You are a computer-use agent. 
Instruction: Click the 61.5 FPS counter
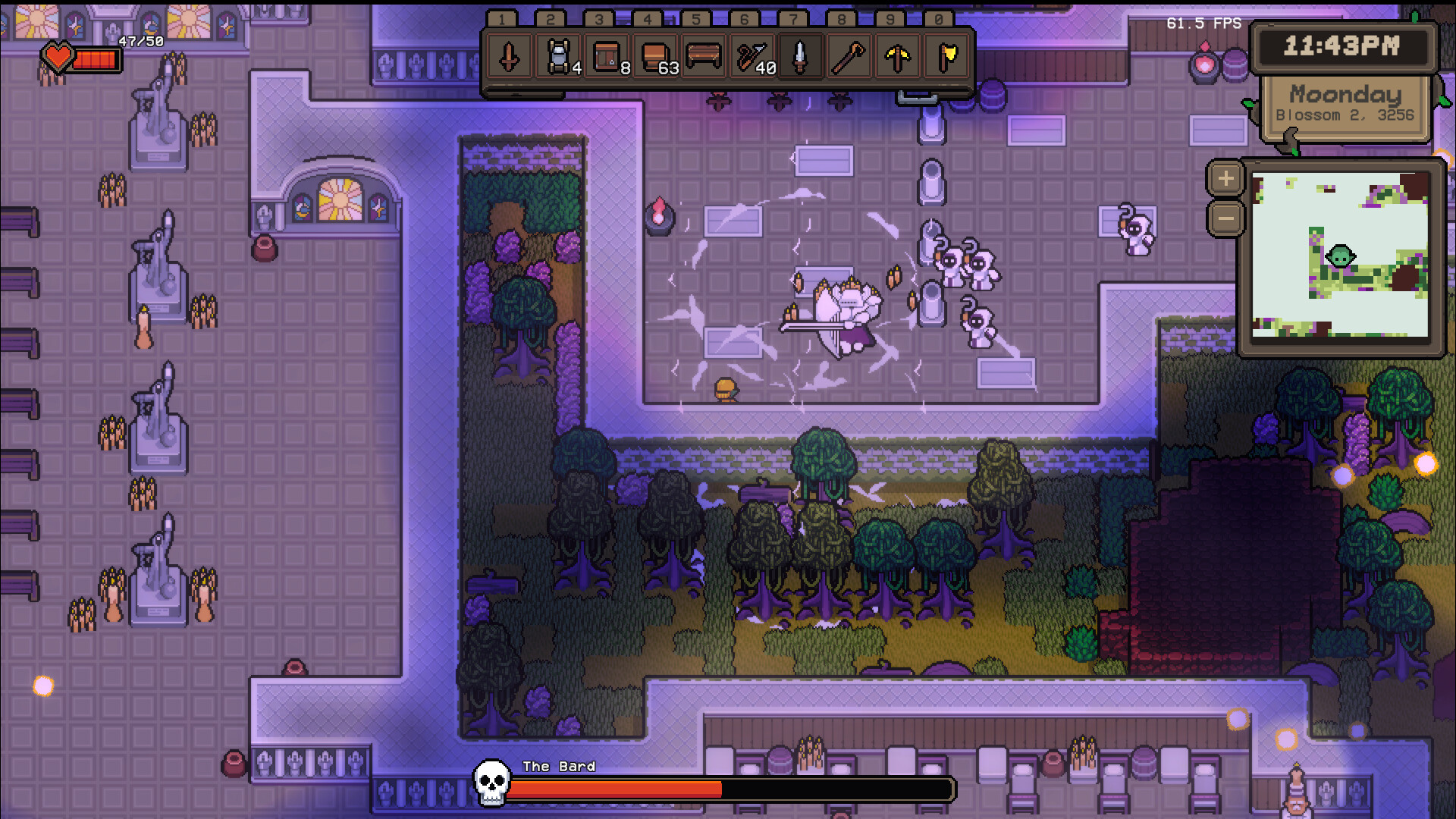click(1203, 24)
